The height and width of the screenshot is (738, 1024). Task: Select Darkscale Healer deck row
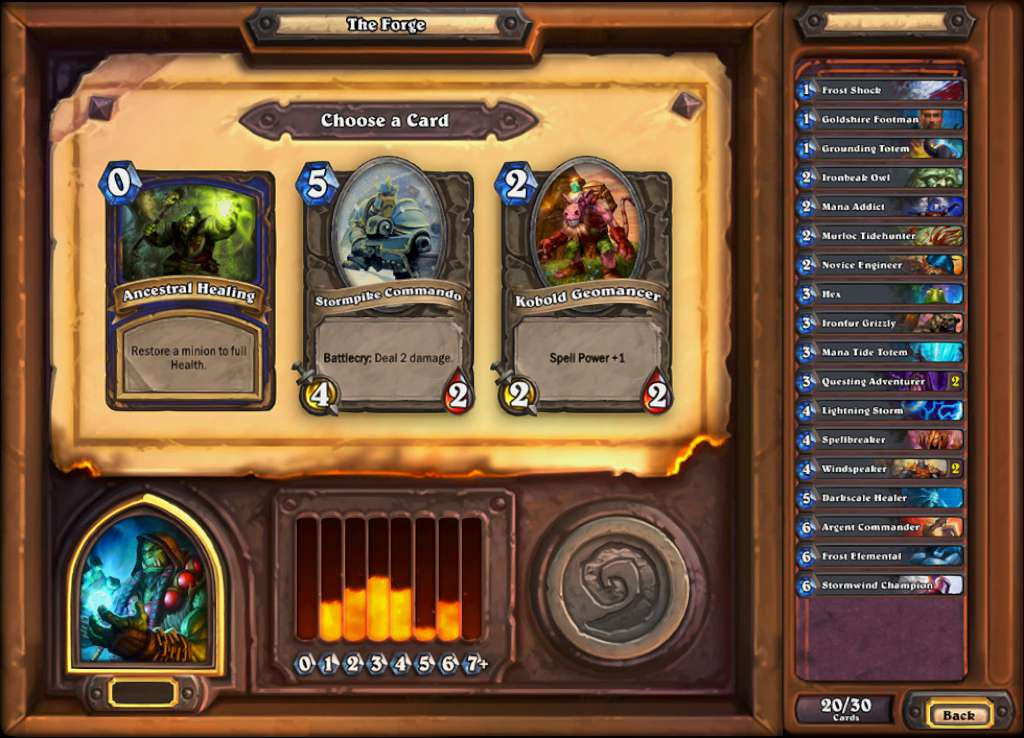click(880, 497)
